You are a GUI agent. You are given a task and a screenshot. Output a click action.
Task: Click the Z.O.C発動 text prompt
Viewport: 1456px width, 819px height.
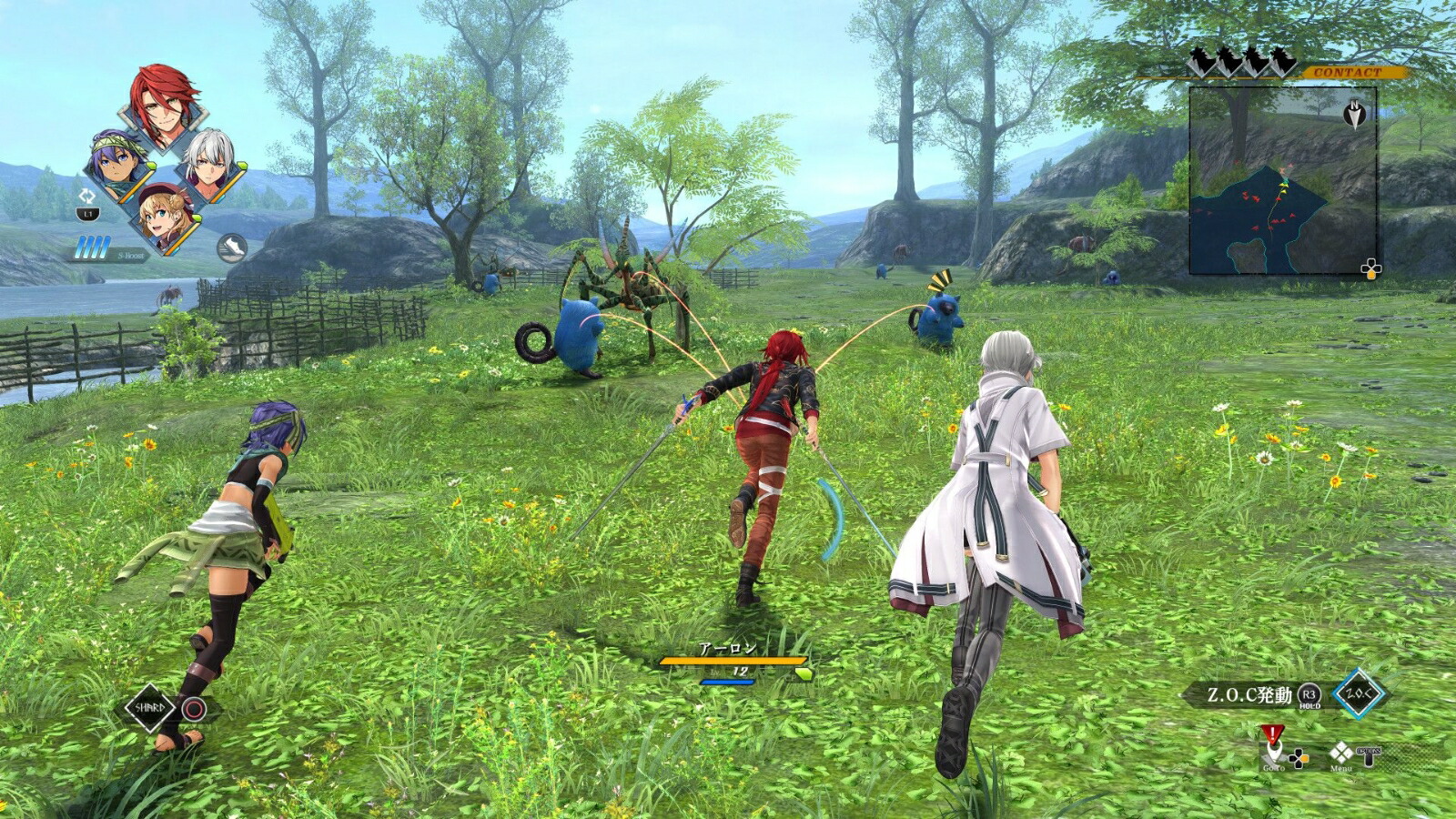(1250, 693)
